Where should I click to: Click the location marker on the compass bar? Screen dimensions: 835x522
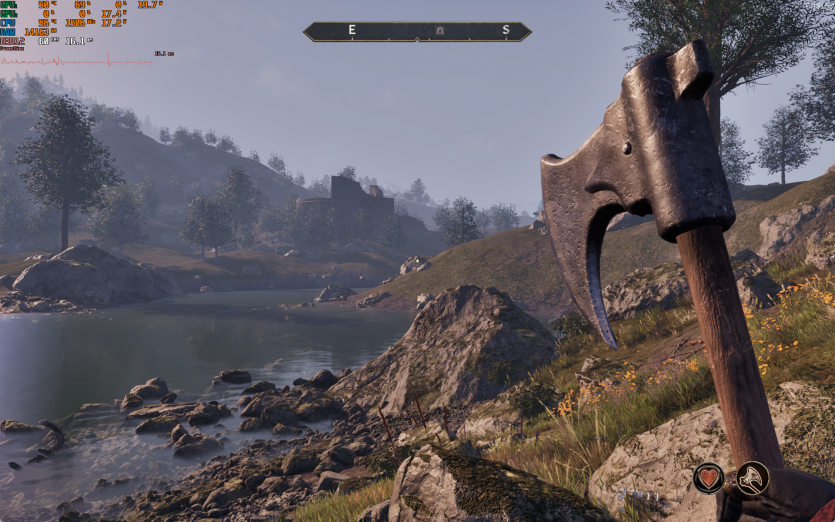[x=440, y=32]
